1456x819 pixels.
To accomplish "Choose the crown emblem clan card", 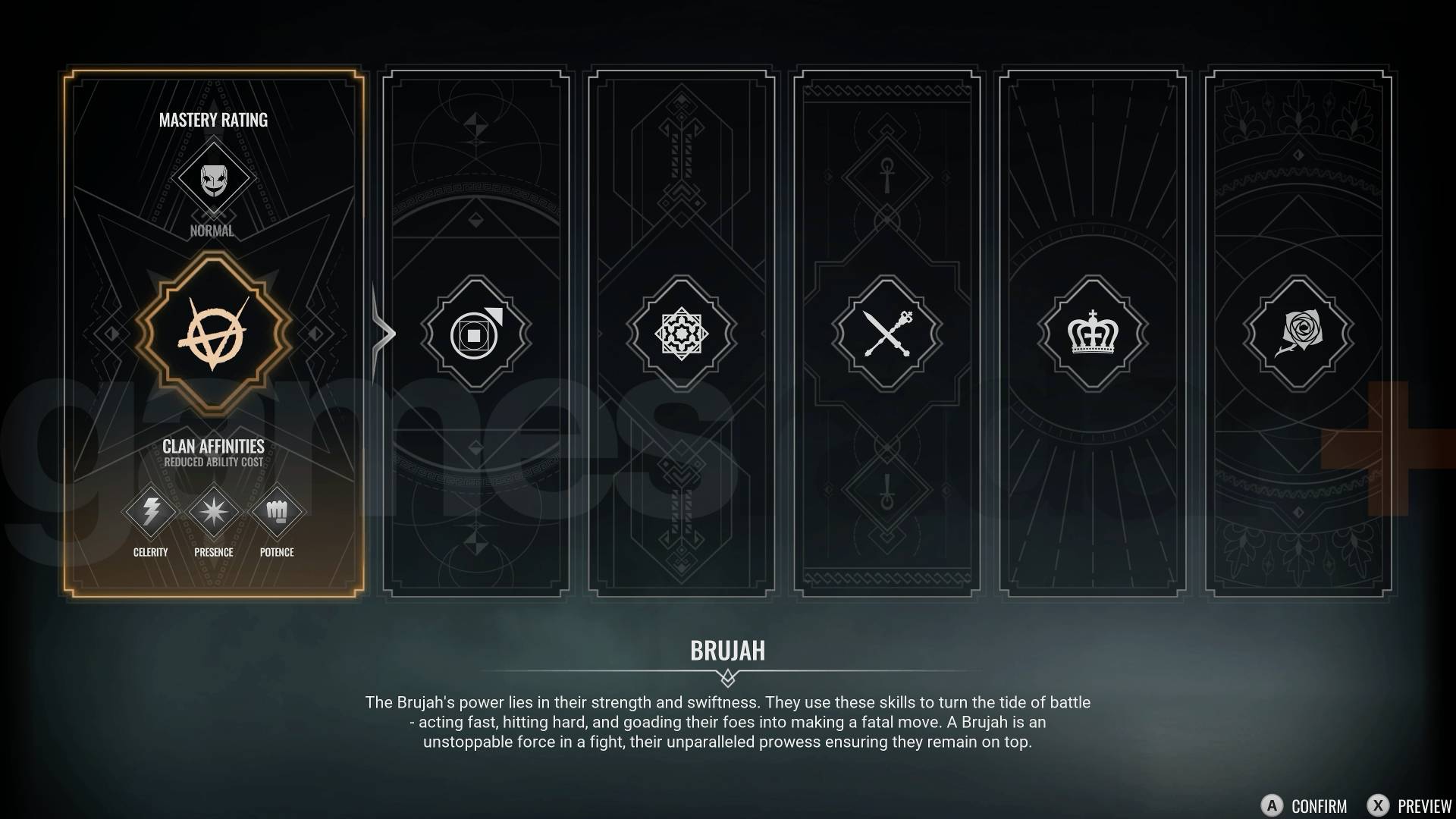I will tap(1092, 334).
